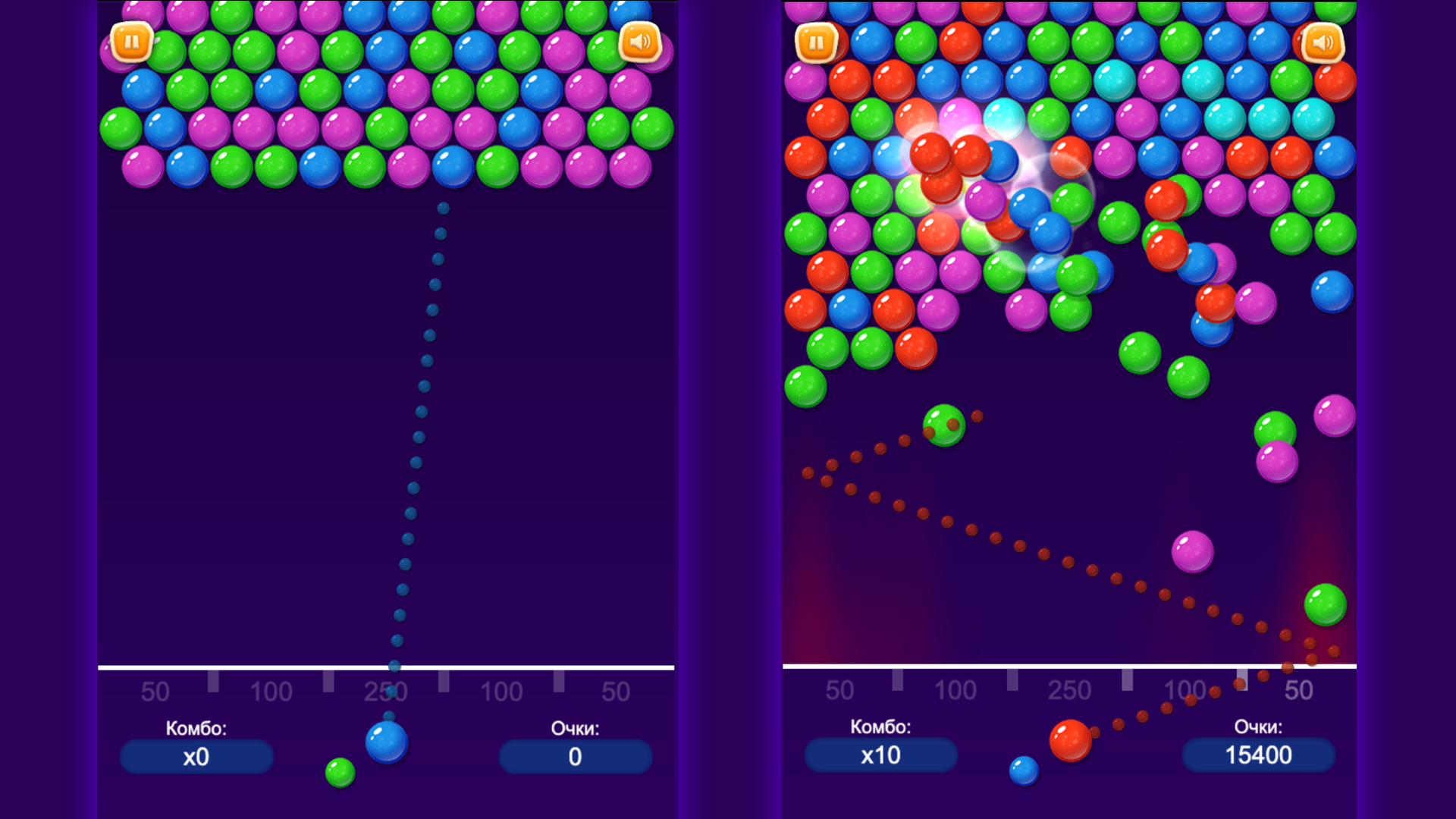
Task: Click the Очки 15400 score display
Action: pos(1259,755)
